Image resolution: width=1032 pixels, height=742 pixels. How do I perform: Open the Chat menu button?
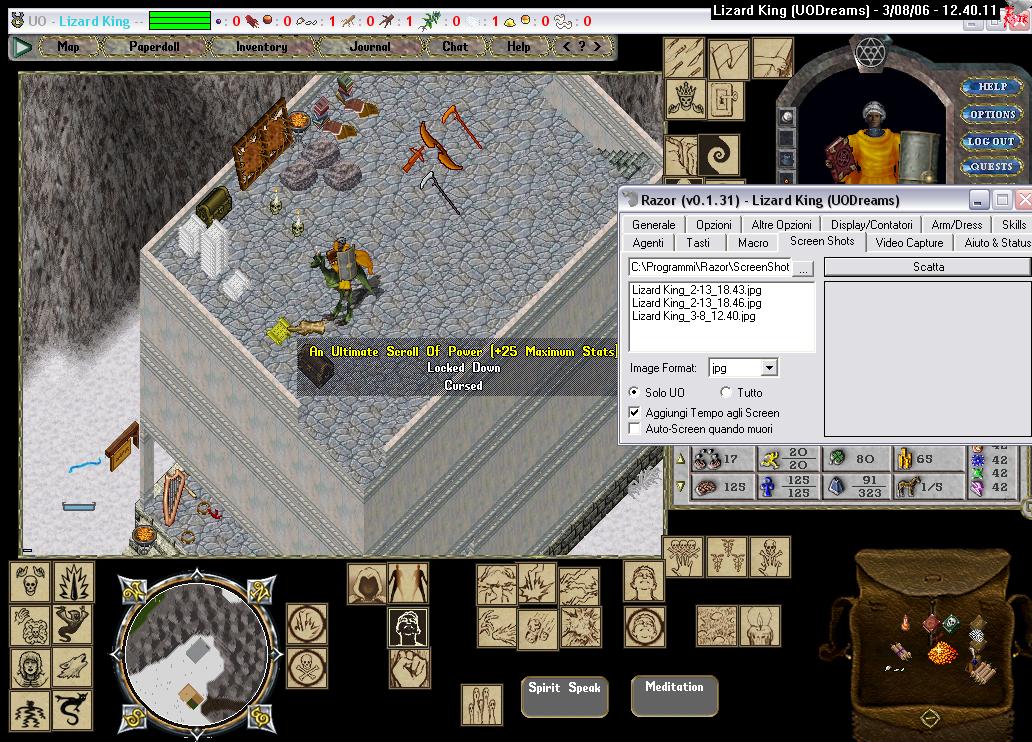(455, 46)
